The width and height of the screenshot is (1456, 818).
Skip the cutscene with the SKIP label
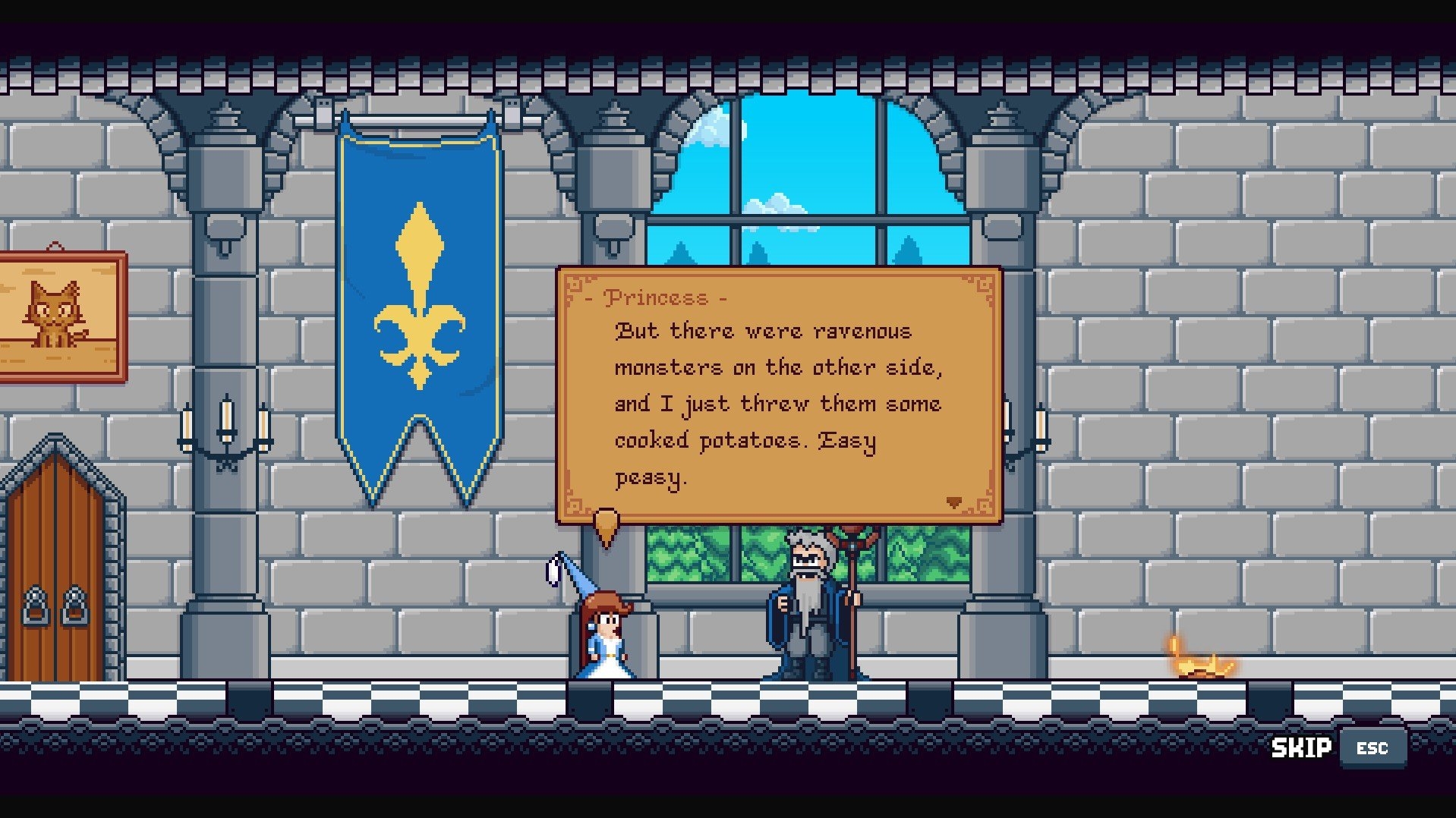pyautogui.click(x=1301, y=748)
